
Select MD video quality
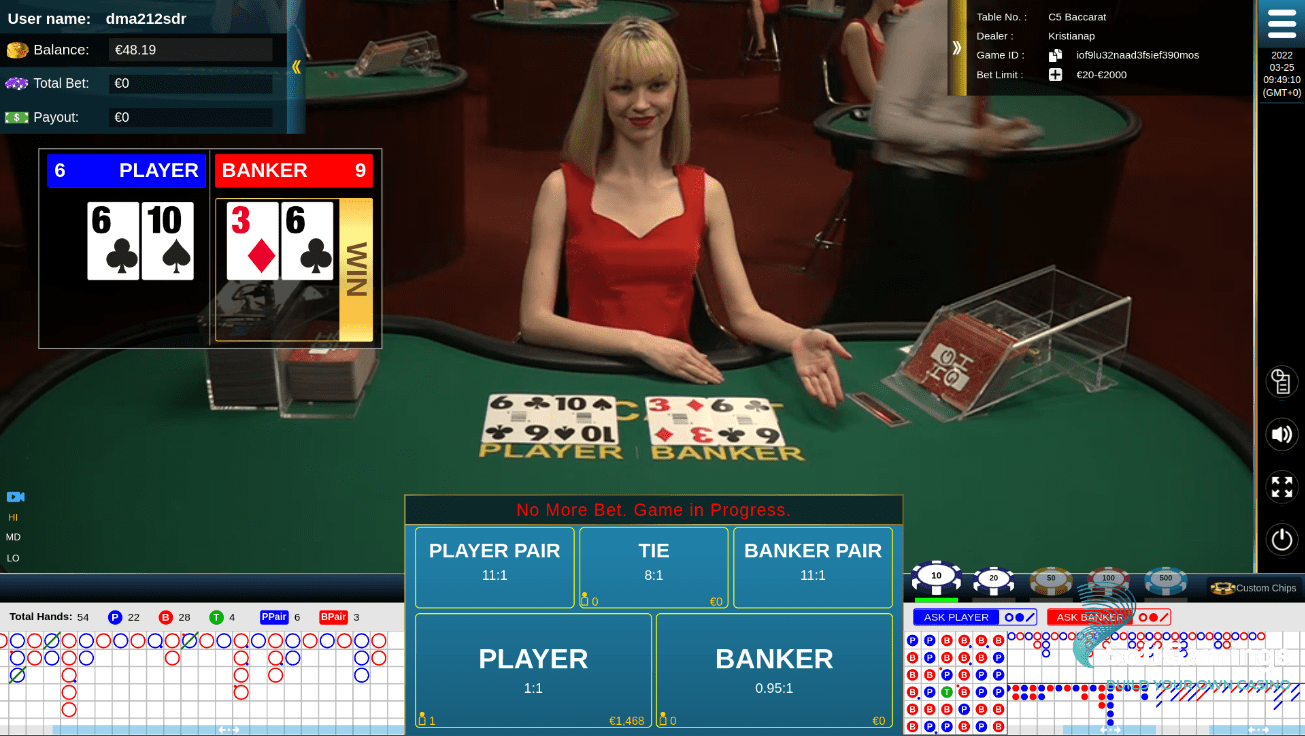point(14,537)
